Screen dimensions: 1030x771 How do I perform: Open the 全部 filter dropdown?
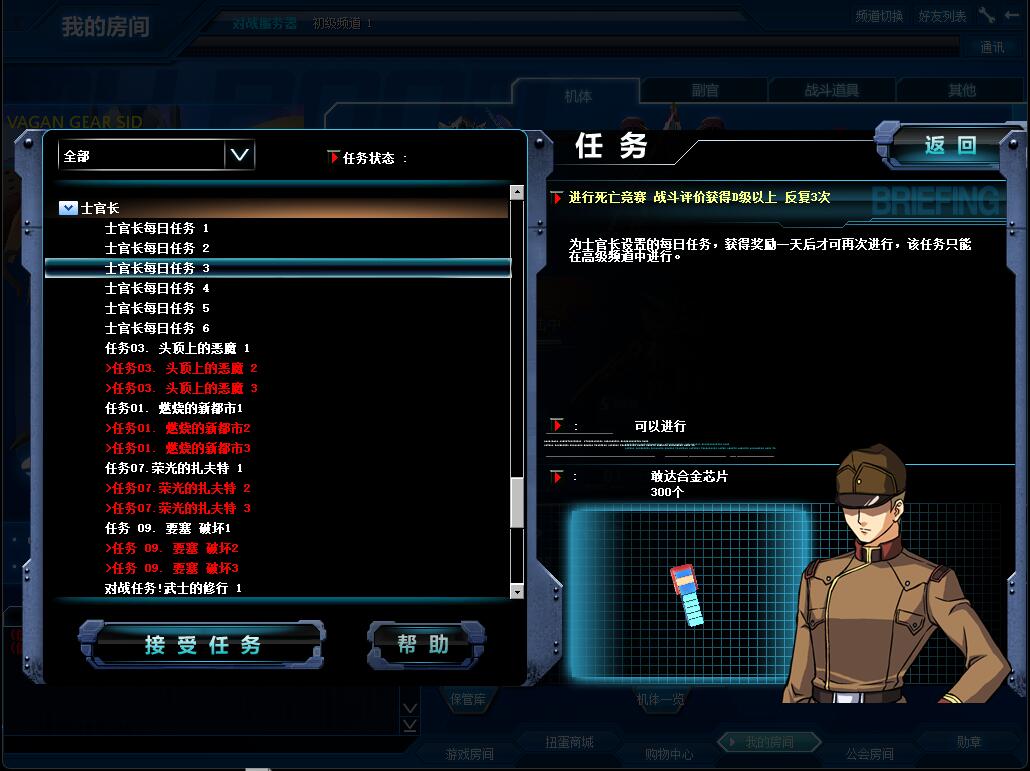click(x=239, y=155)
